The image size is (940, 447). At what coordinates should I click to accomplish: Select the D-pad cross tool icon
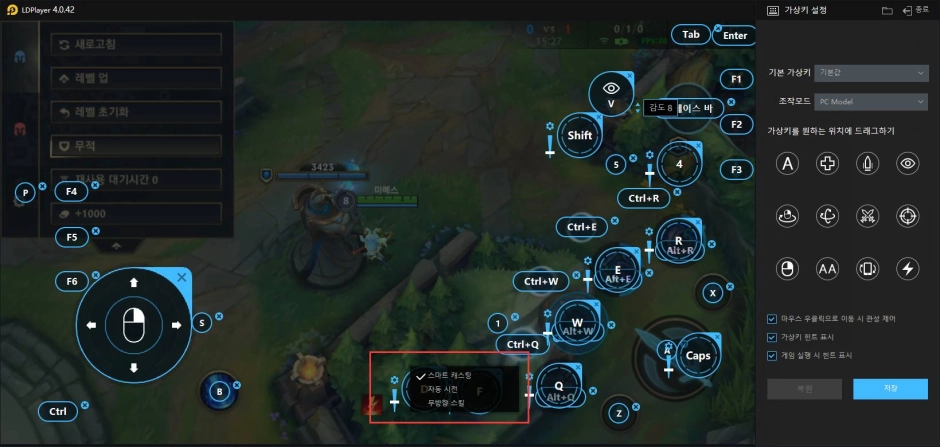828,163
